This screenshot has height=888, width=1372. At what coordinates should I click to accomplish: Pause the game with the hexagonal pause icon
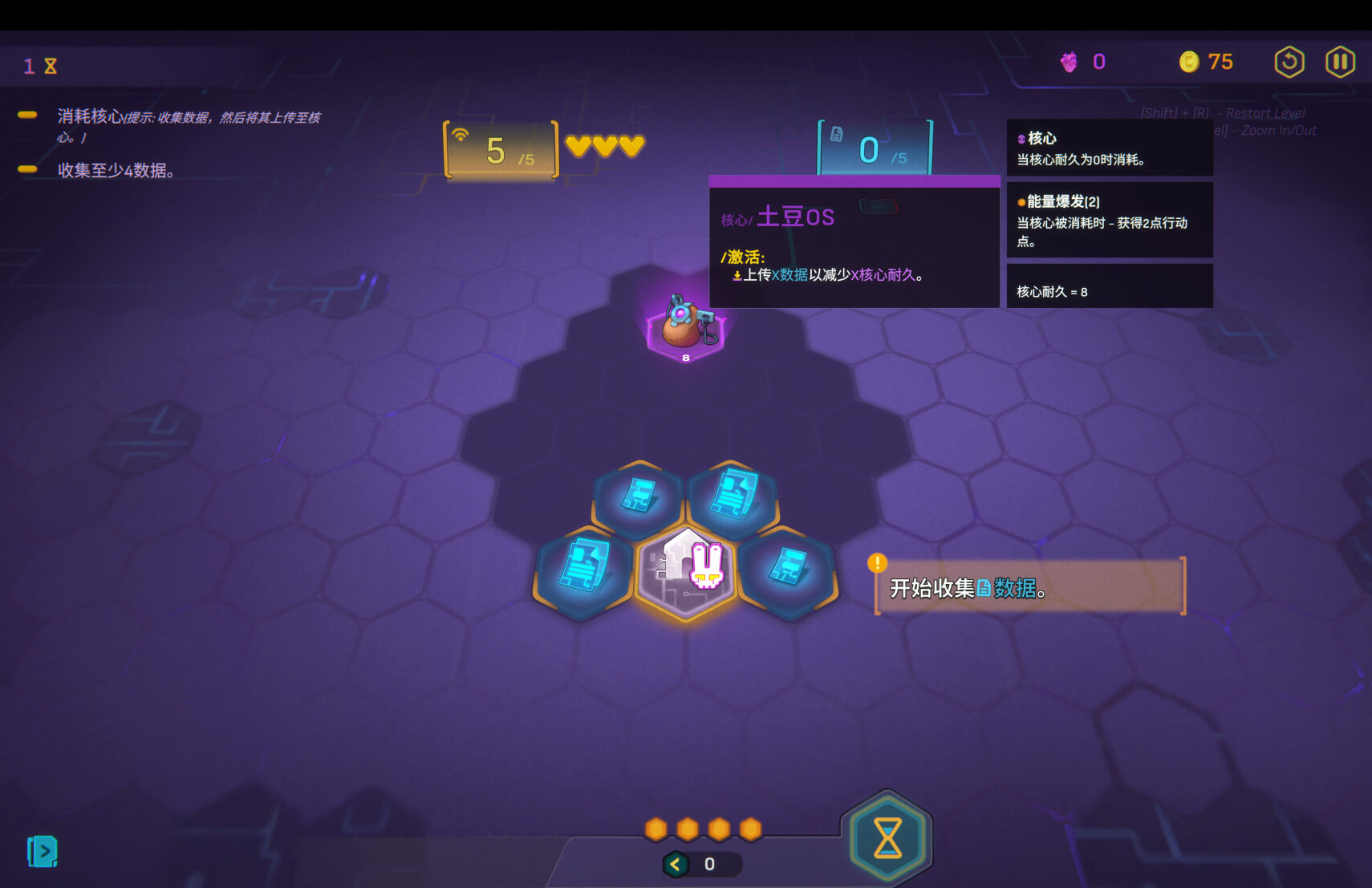click(x=1338, y=62)
